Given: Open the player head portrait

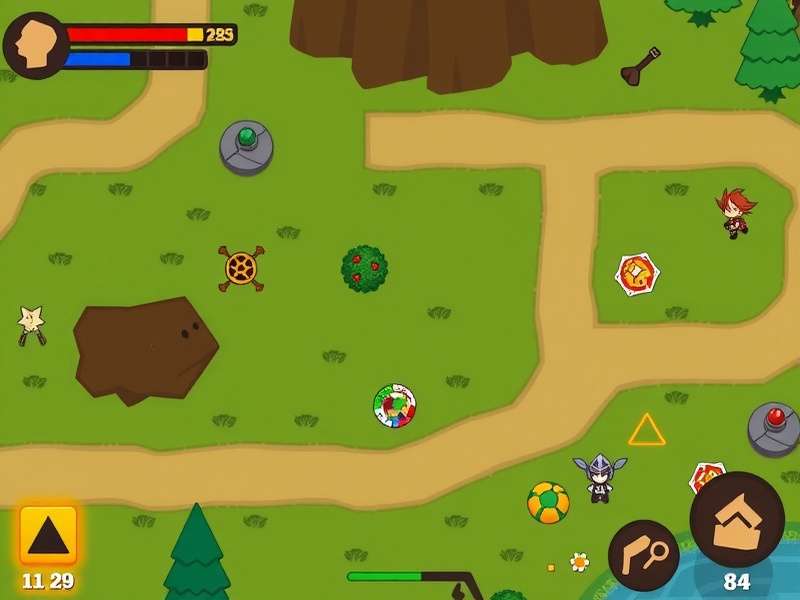Looking at the screenshot, I should [35, 45].
